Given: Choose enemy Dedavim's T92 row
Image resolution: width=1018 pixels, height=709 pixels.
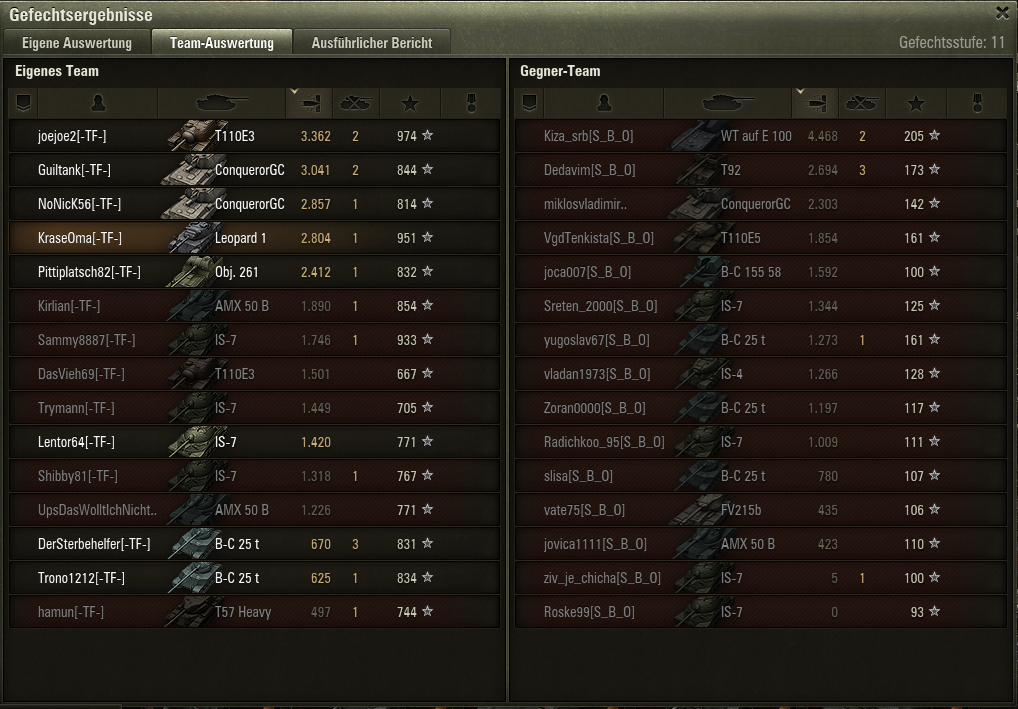Looking at the screenshot, I should tap(760, 170).
